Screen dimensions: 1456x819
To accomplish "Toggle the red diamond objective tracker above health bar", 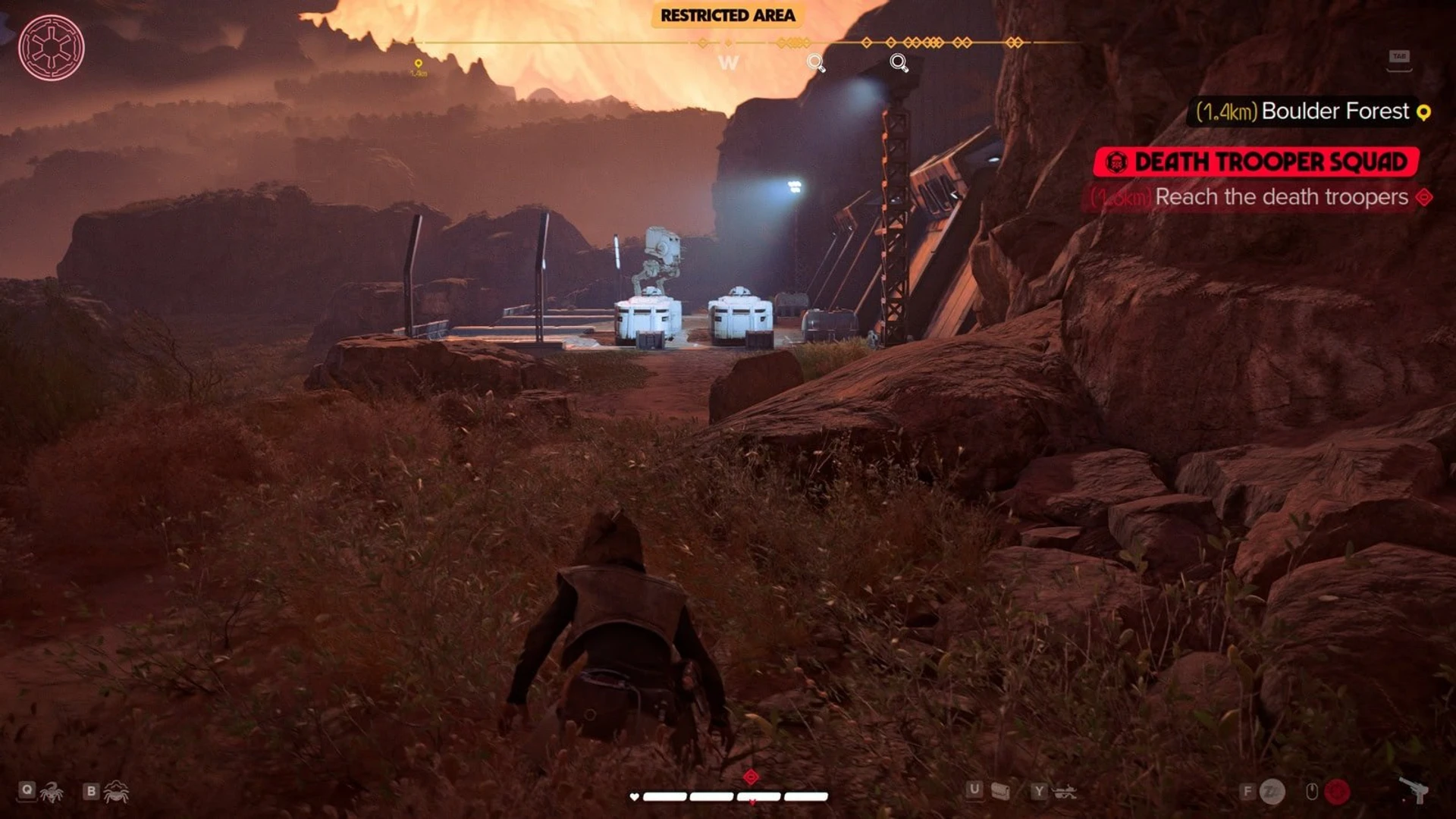I will [750, 777].
